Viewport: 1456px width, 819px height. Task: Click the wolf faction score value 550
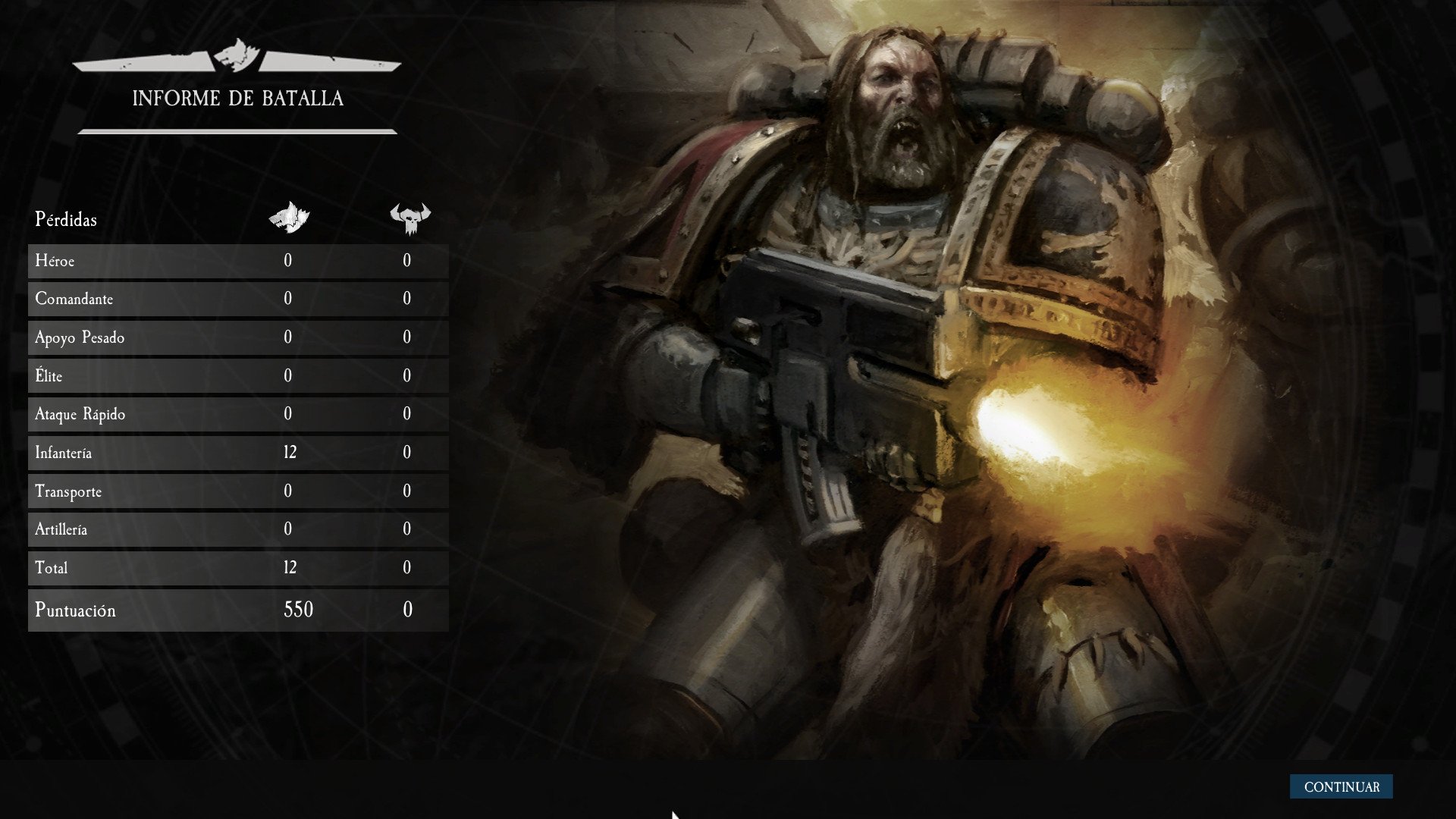pos(300,609)
